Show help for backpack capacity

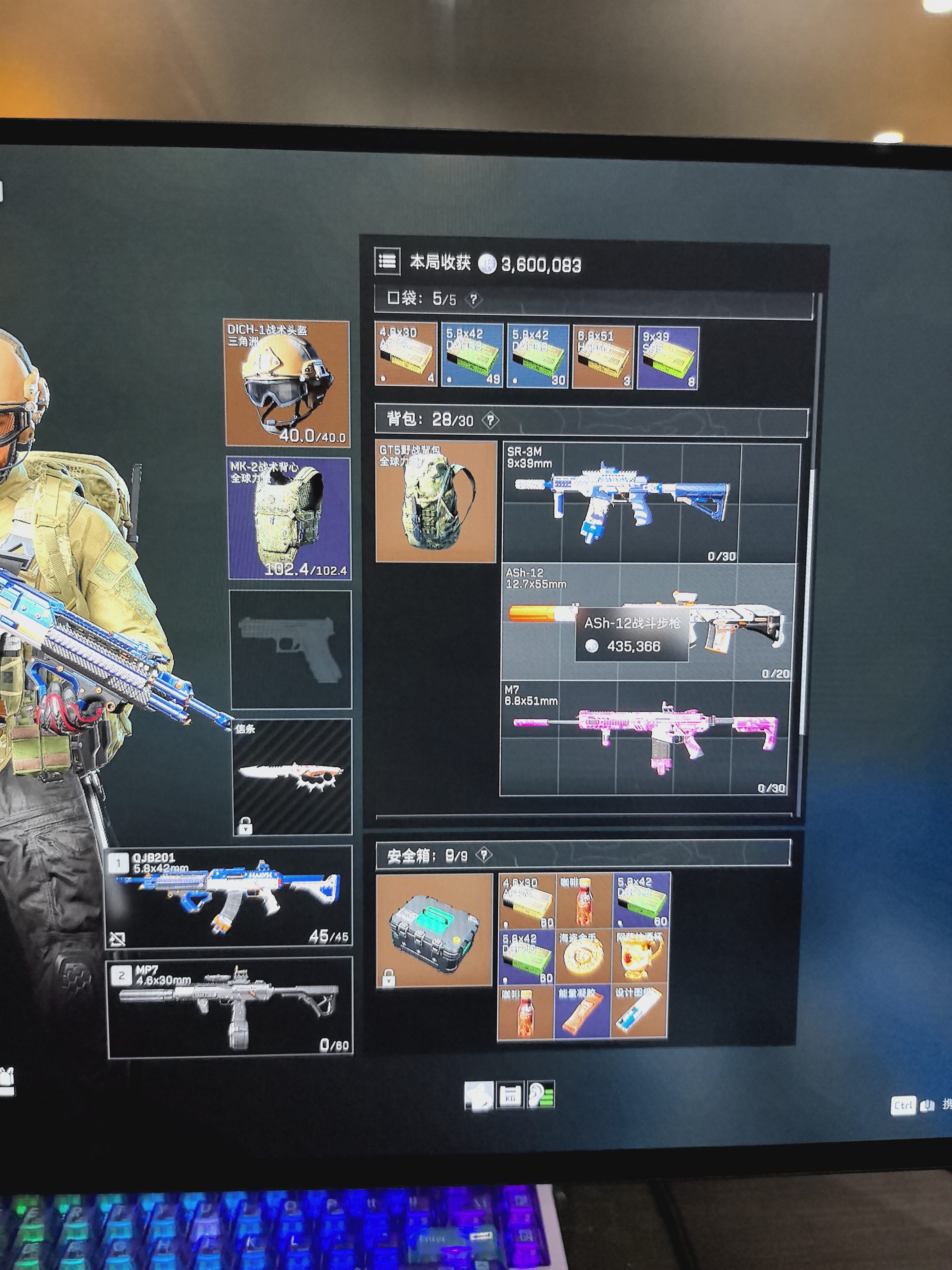tap(490, 421)
